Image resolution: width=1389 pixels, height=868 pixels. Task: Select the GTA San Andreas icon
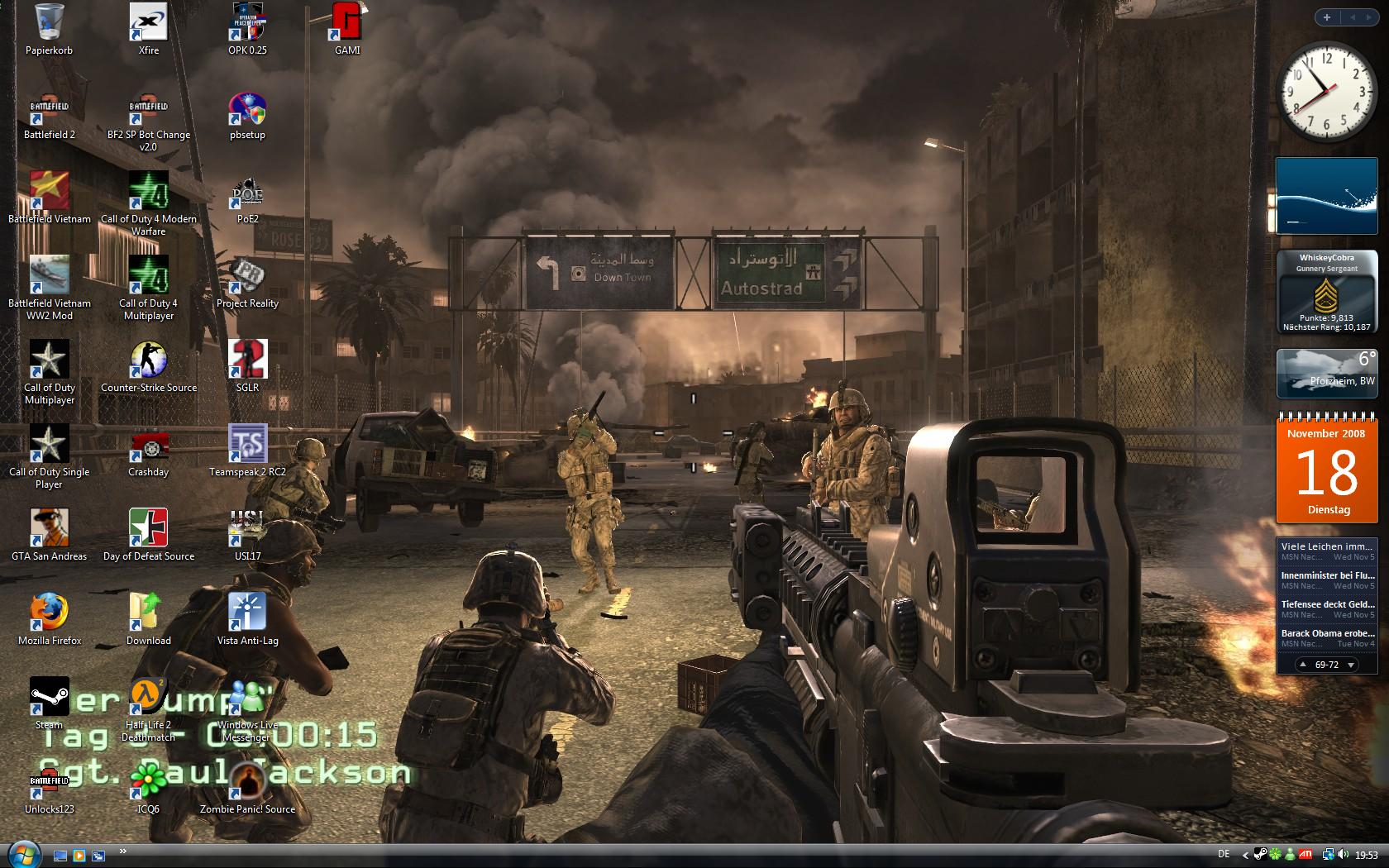pyautogui.click(x=49, y=529)
